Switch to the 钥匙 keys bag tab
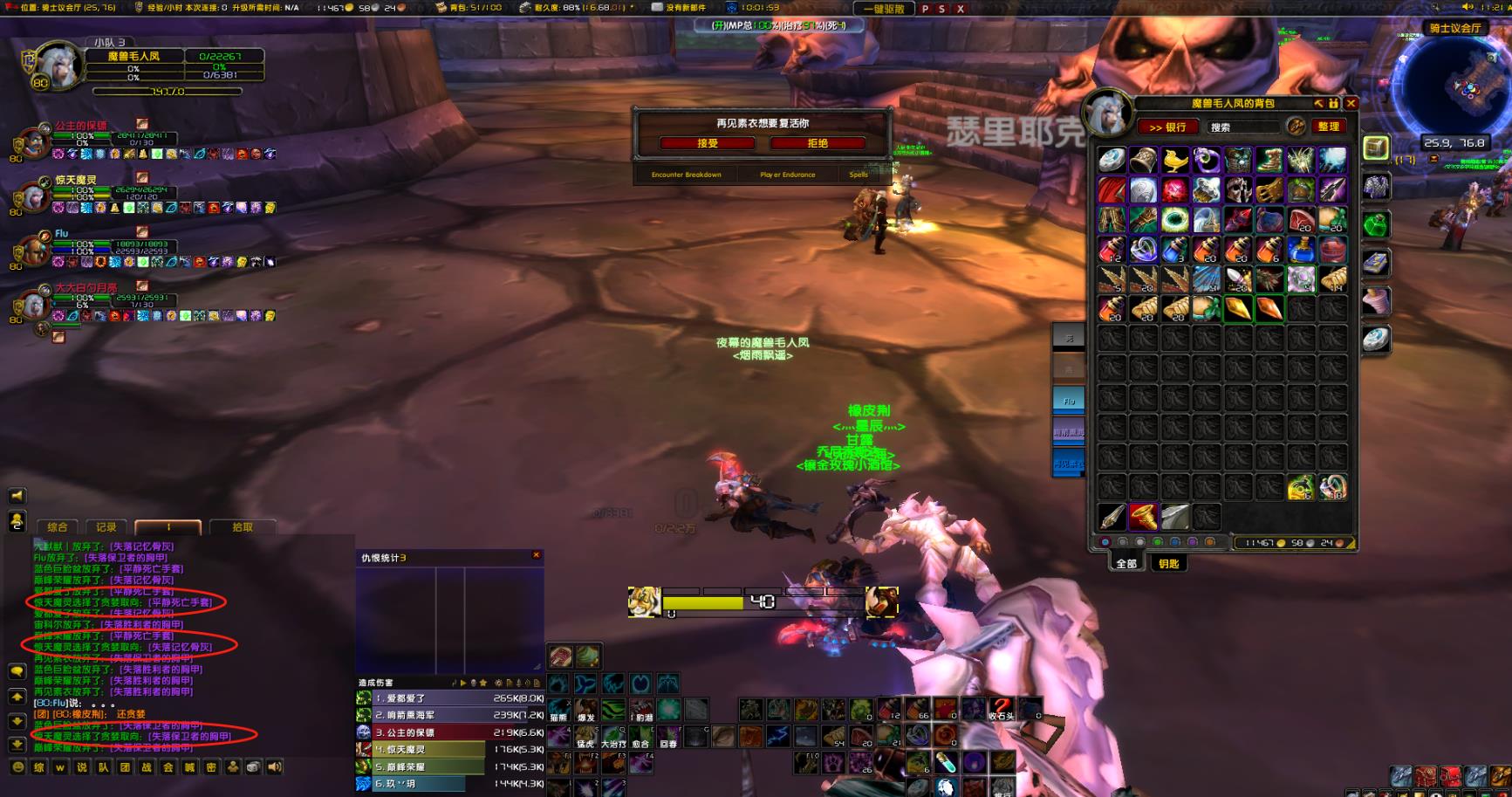The image size is (1512, 797). pyautogui.click(x=1168, y=564)
